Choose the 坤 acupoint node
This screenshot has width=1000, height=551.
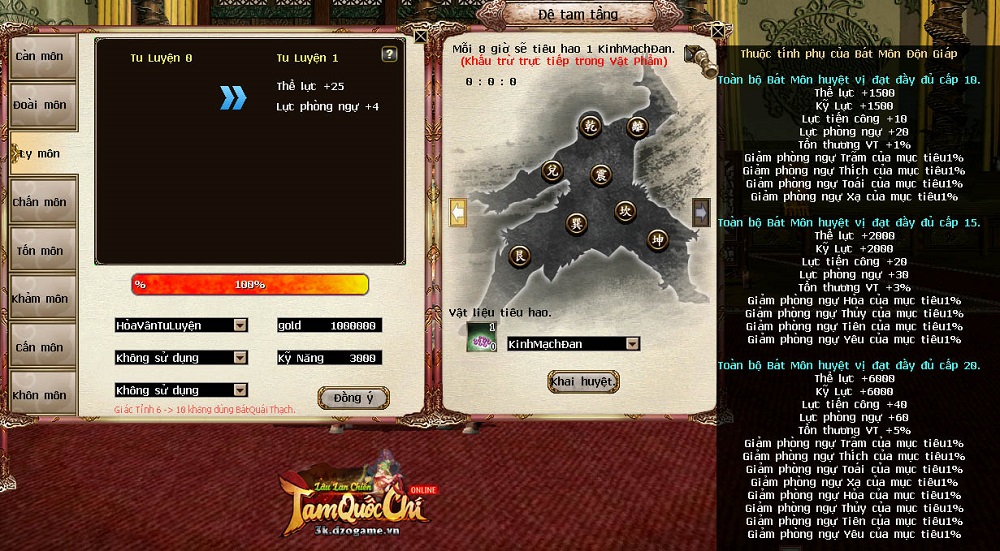656,240
